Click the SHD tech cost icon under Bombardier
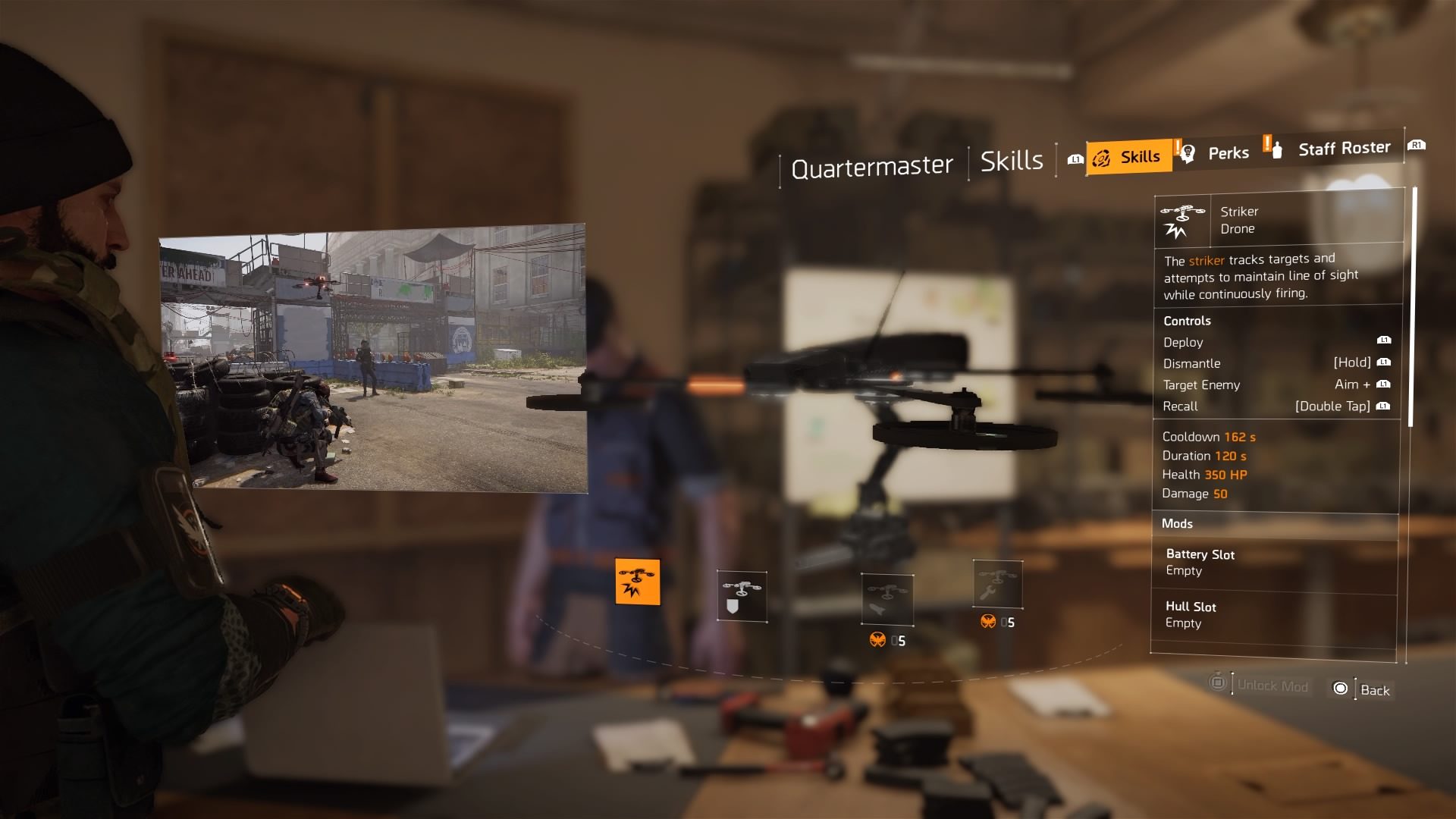The image size is (1456, 819). pos(879,639)
